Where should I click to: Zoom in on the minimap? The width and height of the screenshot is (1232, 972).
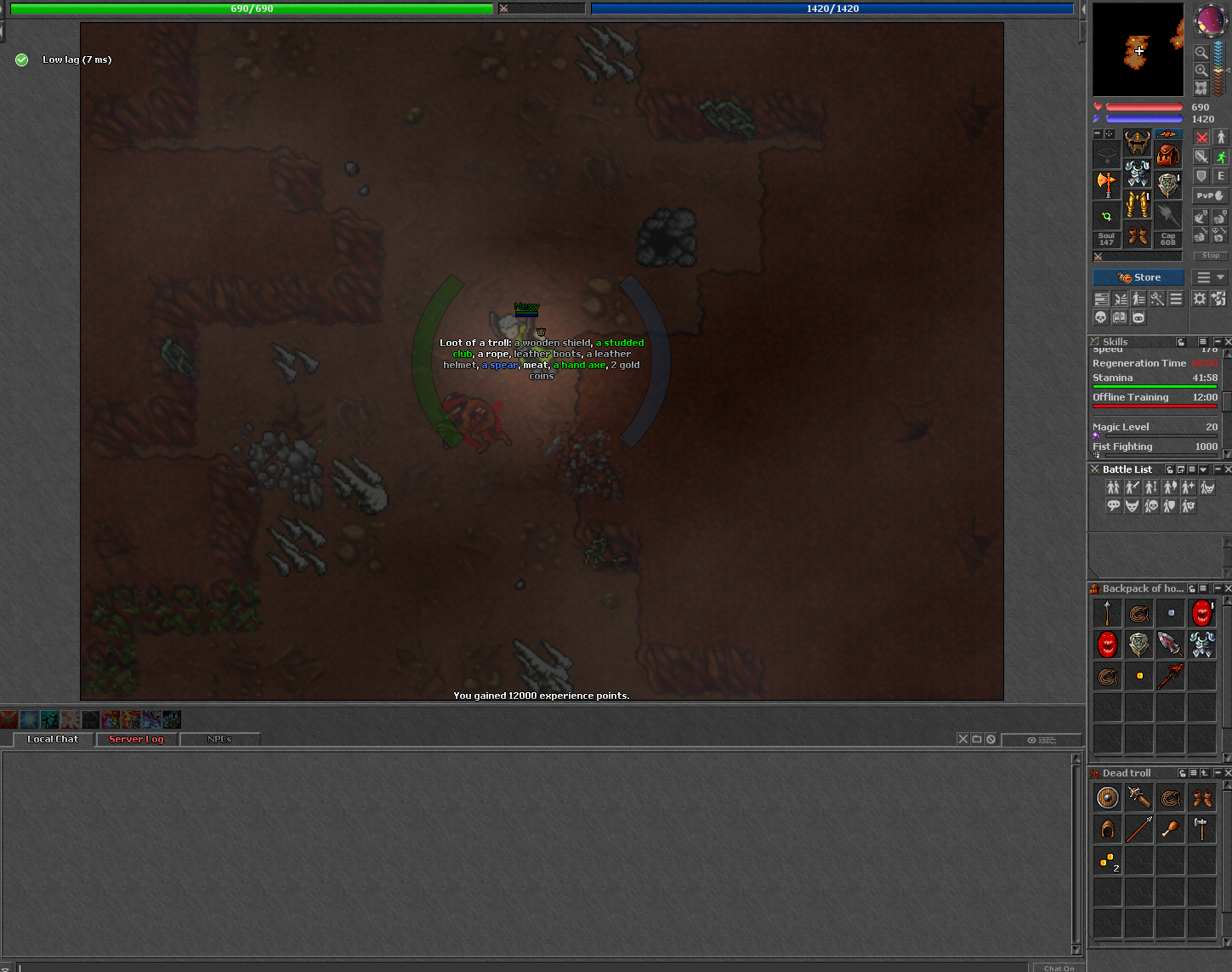(1201, 71)
